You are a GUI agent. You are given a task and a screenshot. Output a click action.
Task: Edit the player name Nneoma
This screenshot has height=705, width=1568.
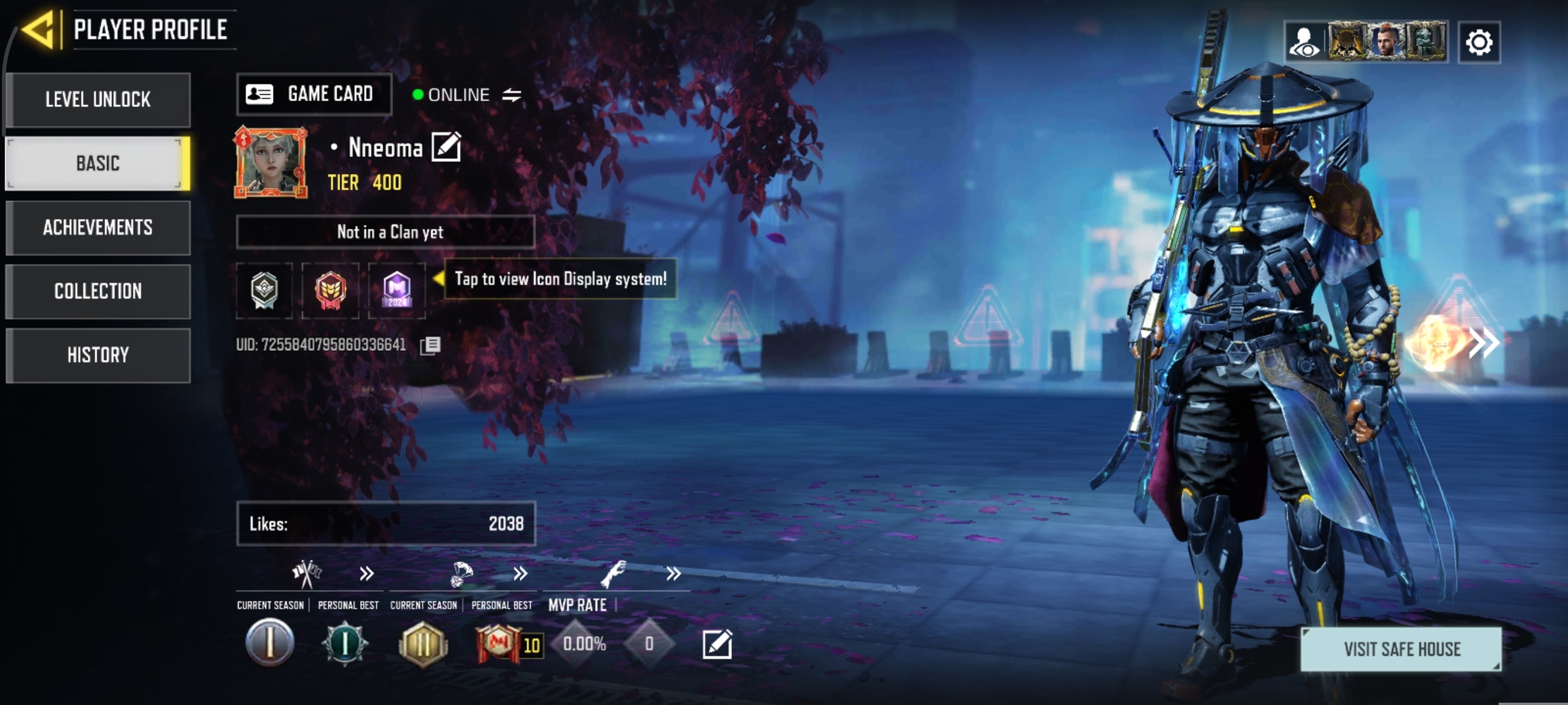(x=446, y=147)
